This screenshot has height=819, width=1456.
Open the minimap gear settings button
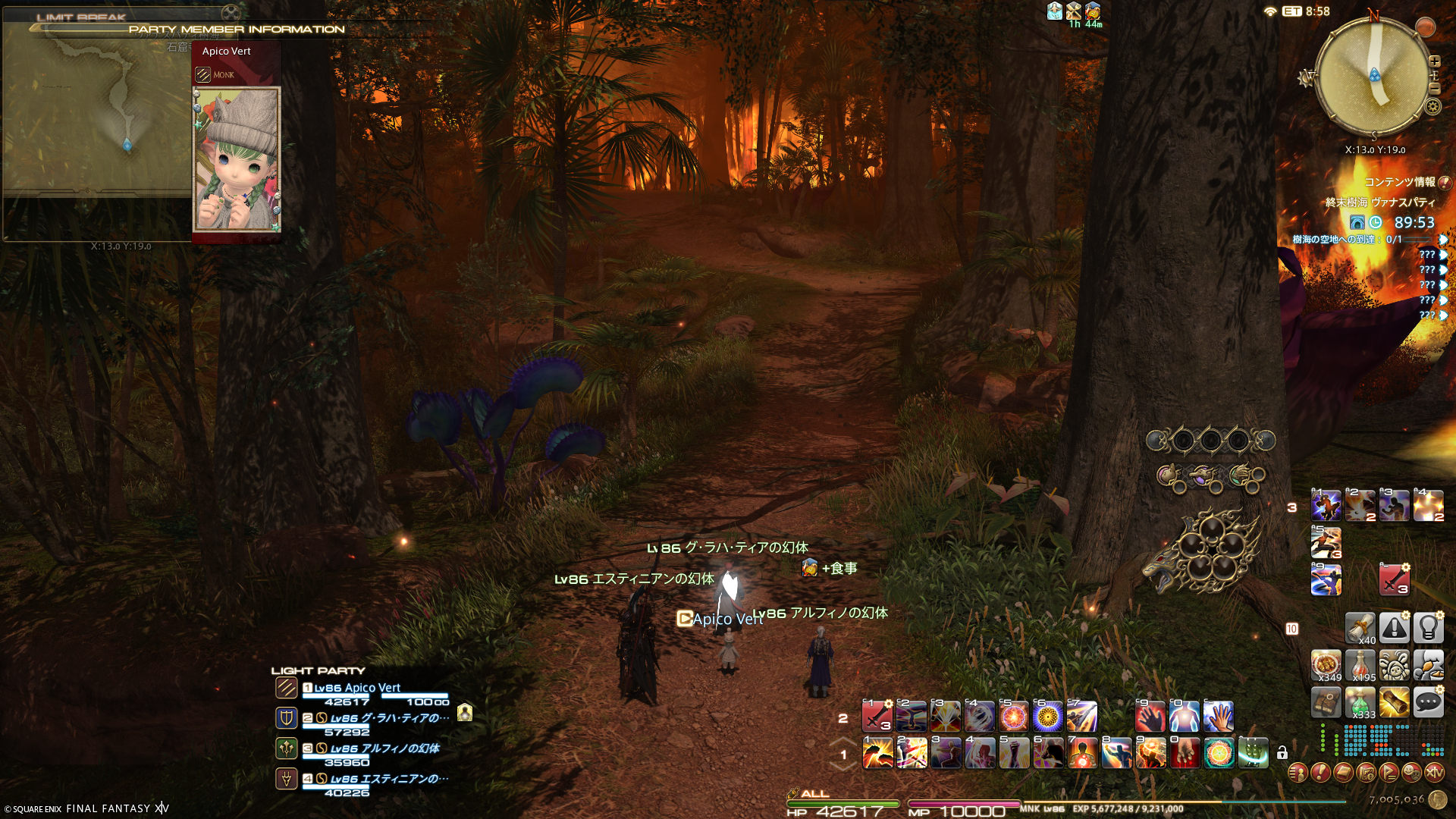[x=1432, y=106]
